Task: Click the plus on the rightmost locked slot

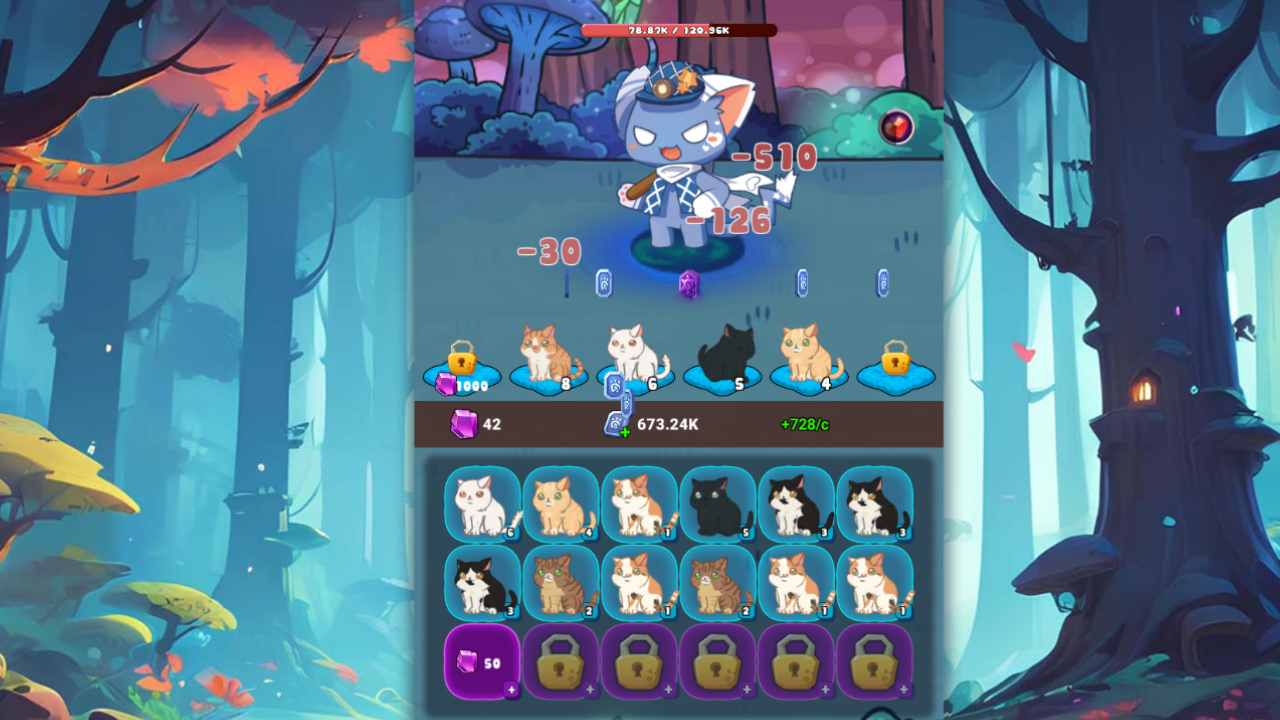Action: click(x=903, y=689)
